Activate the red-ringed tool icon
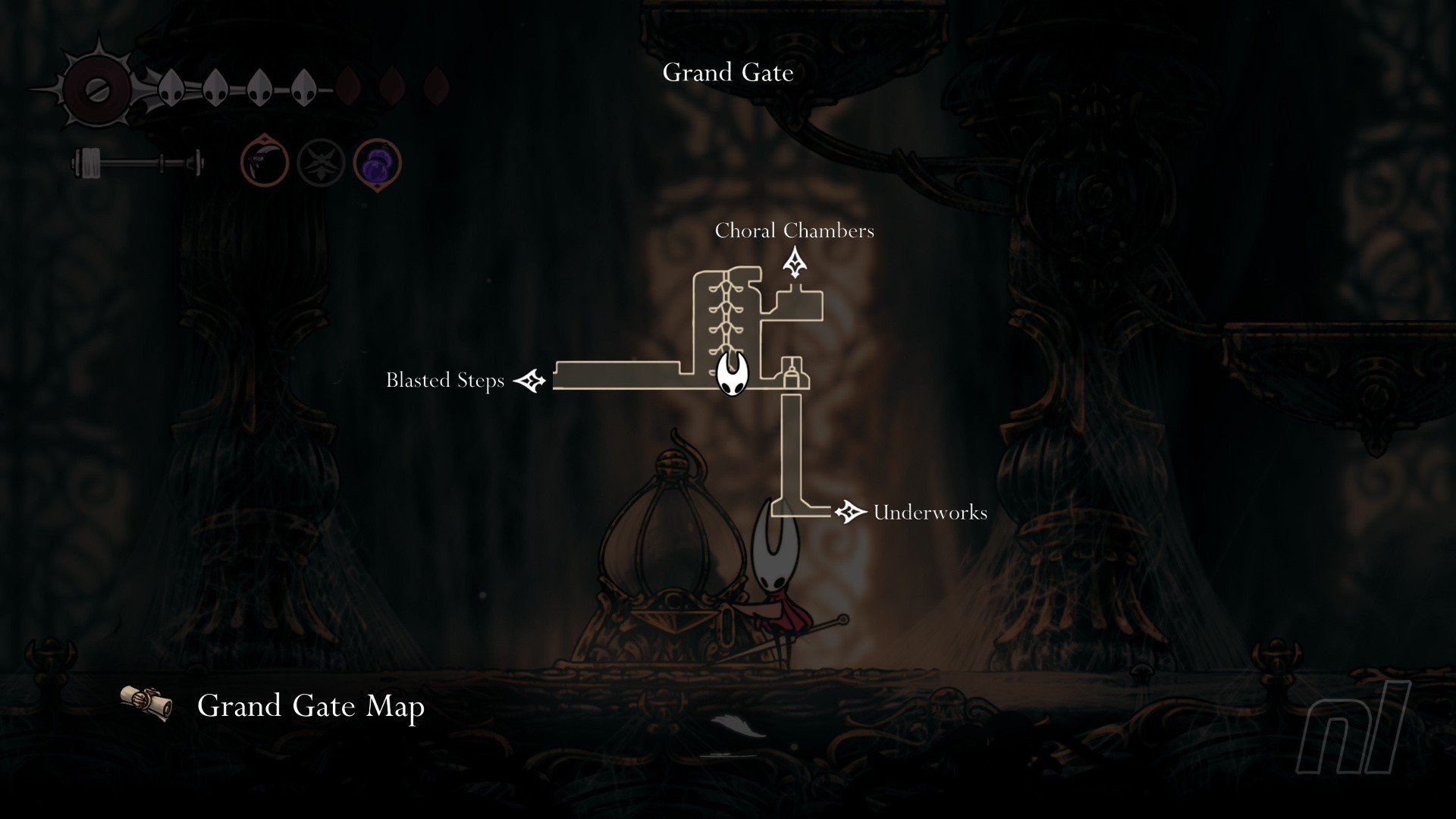 click(x=265, y=163)
